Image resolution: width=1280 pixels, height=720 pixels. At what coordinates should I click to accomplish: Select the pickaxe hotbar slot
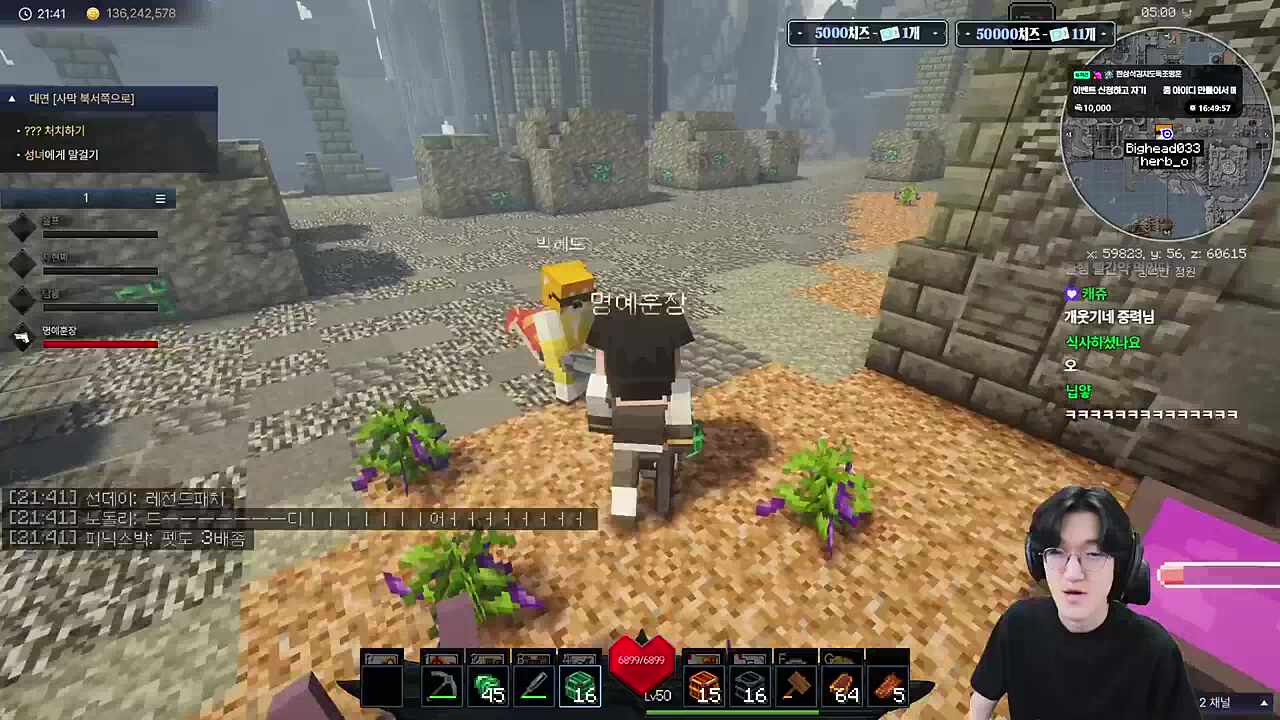(441, 686)
